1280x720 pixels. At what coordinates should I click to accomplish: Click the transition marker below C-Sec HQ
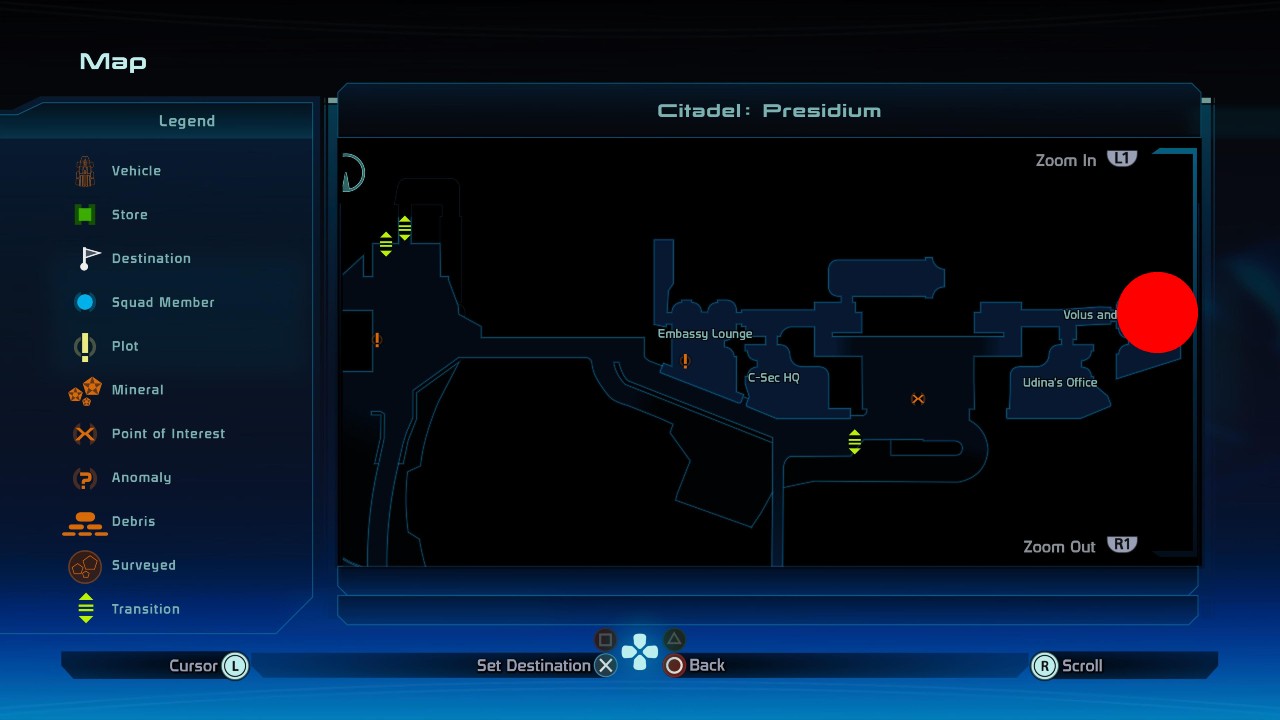[x=855, y=440]
